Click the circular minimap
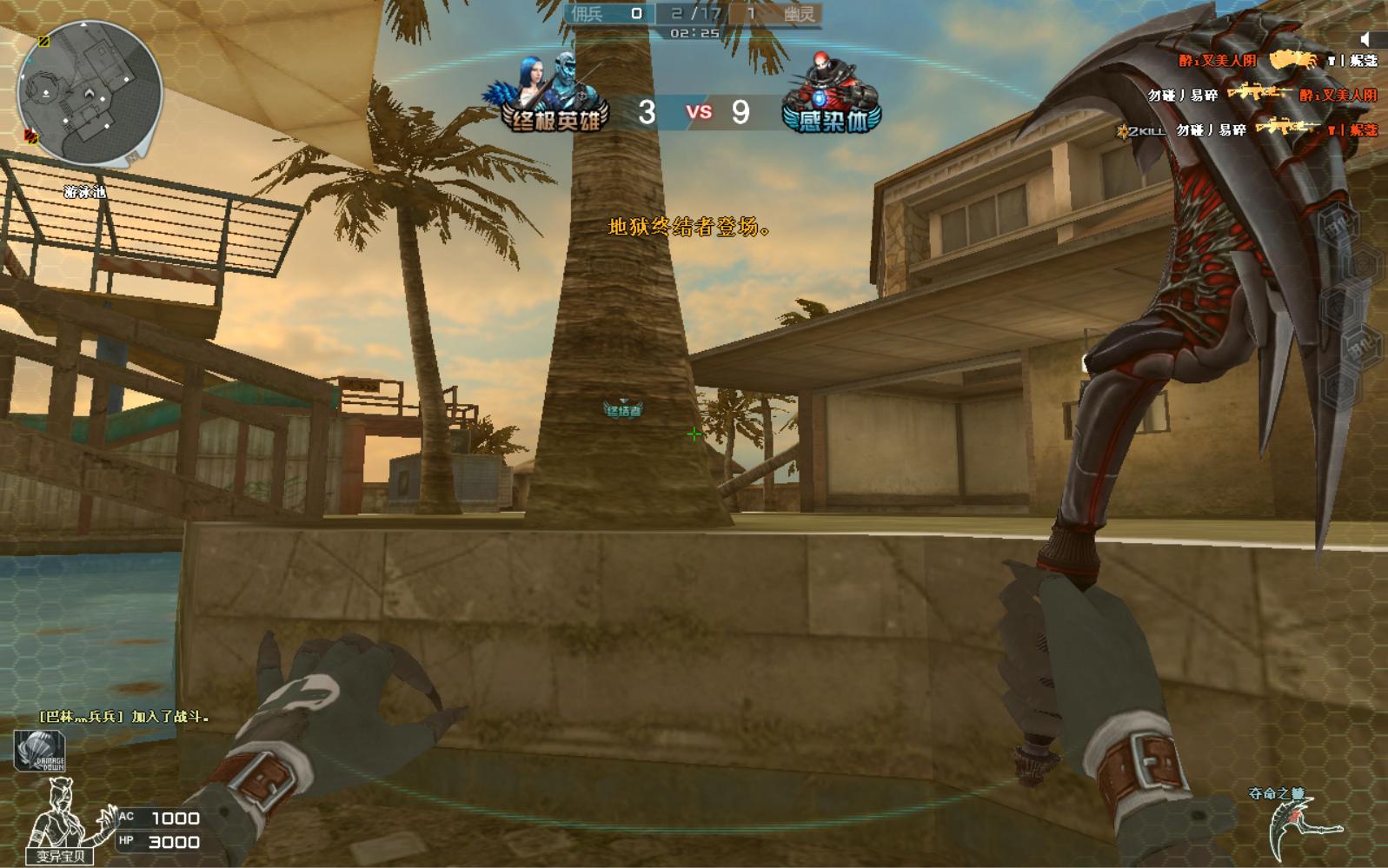Screen dimensions: 1388x868 click(90, 94)
